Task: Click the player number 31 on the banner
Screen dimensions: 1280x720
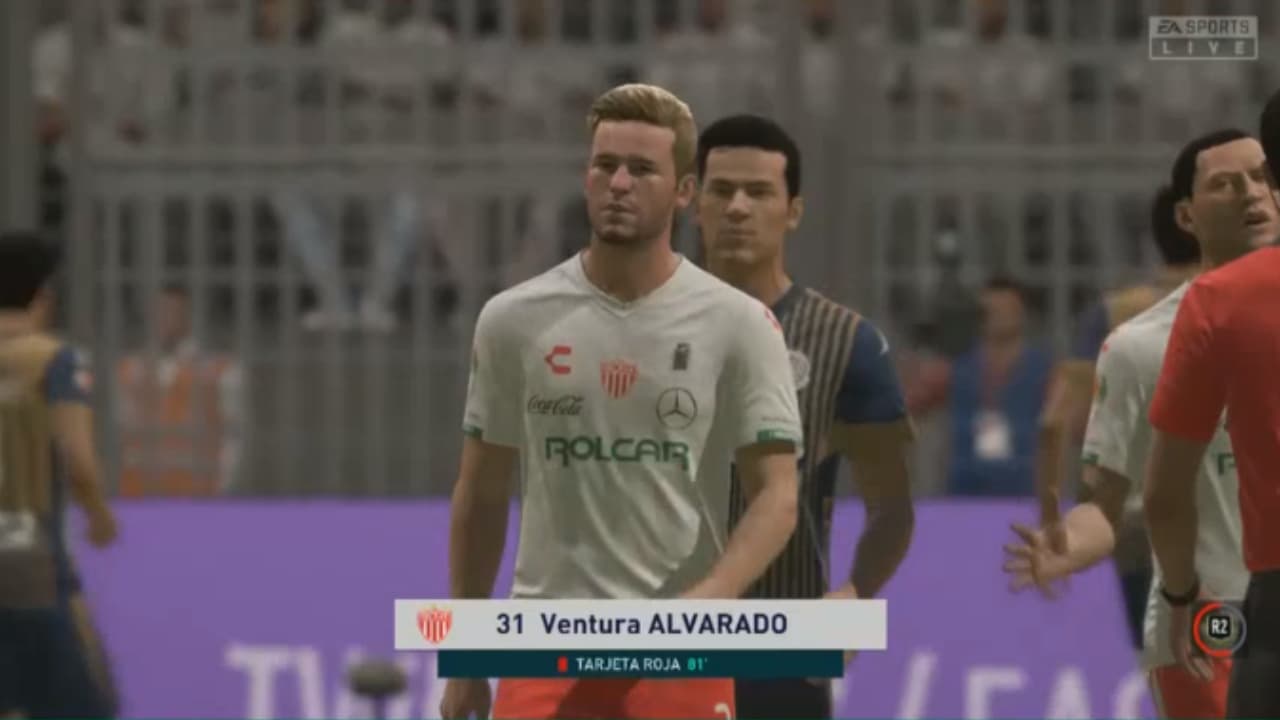Action: point(509,622)
